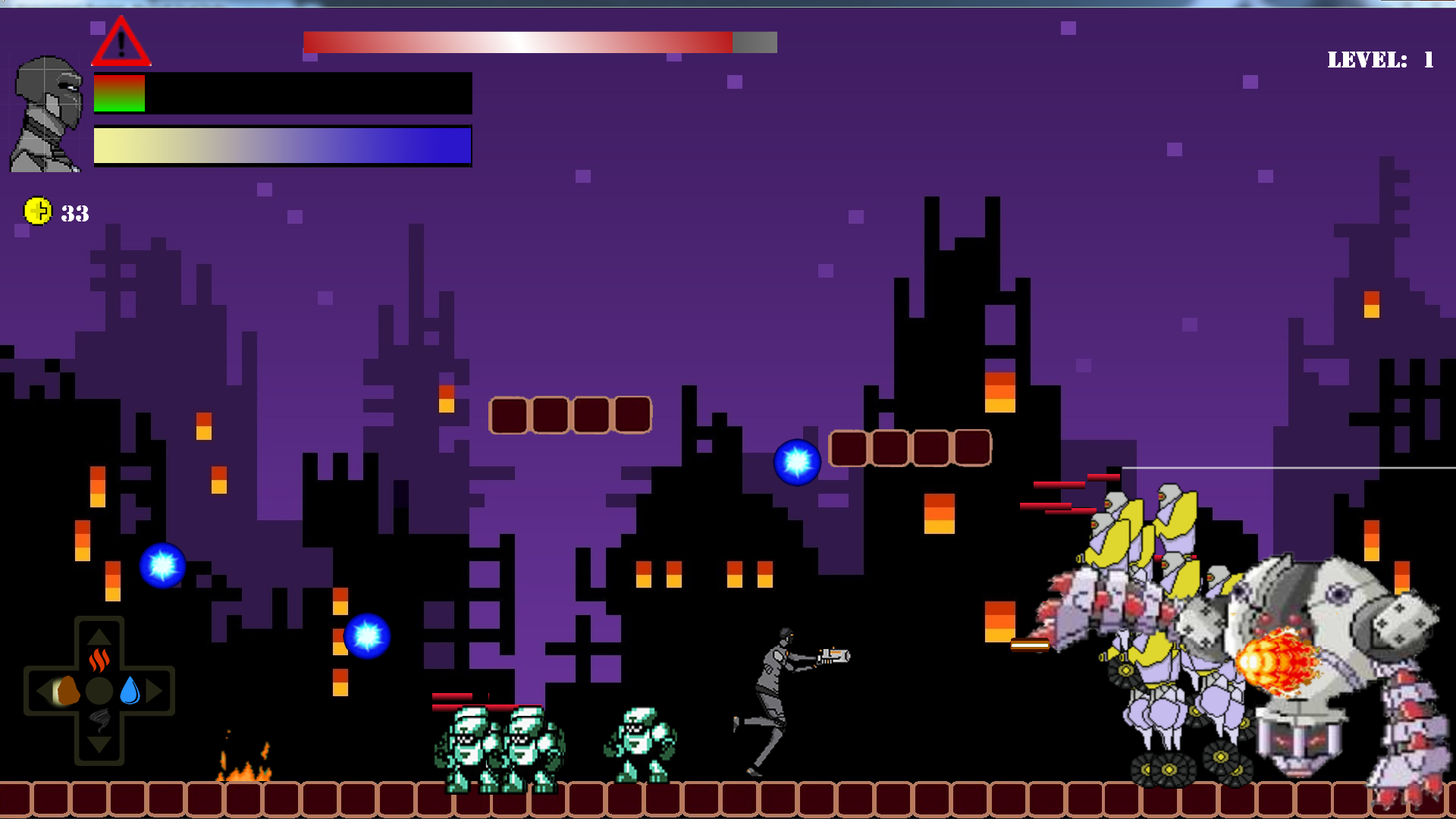
Task: Select the fire element on the selector
Action: point(99,660)
